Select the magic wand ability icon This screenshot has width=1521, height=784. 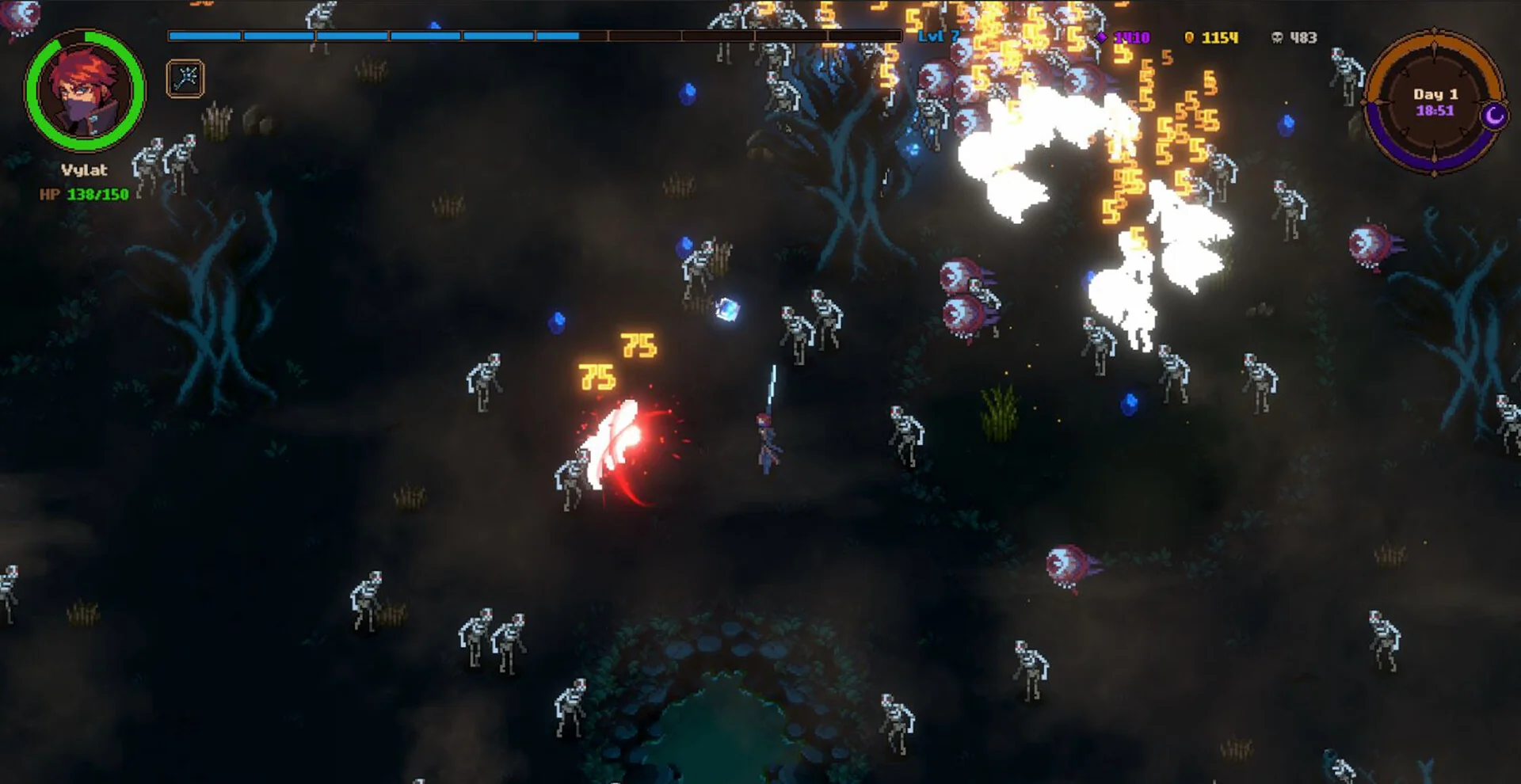185,78
